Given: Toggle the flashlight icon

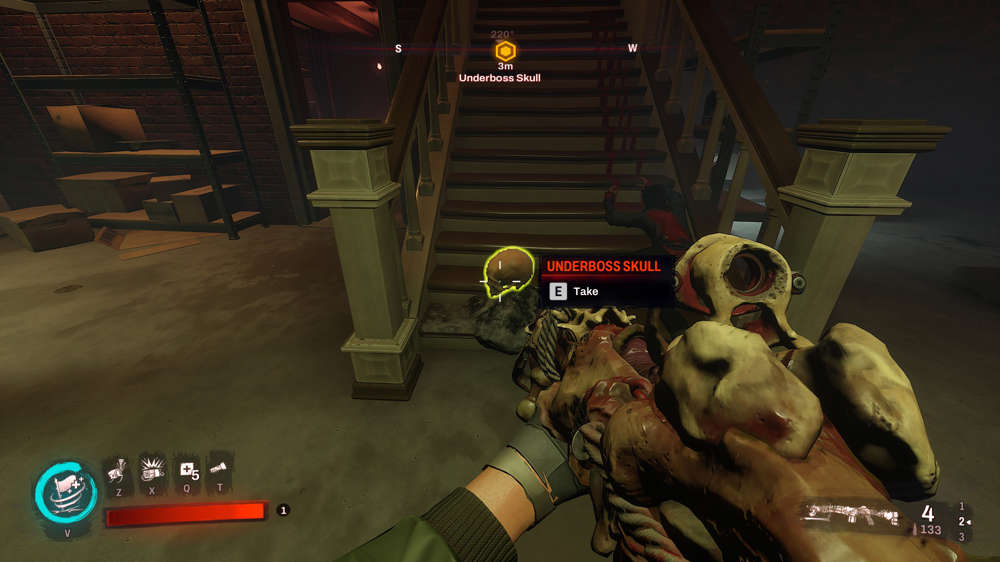Looking at the screenshot, I should coord(218,471).
